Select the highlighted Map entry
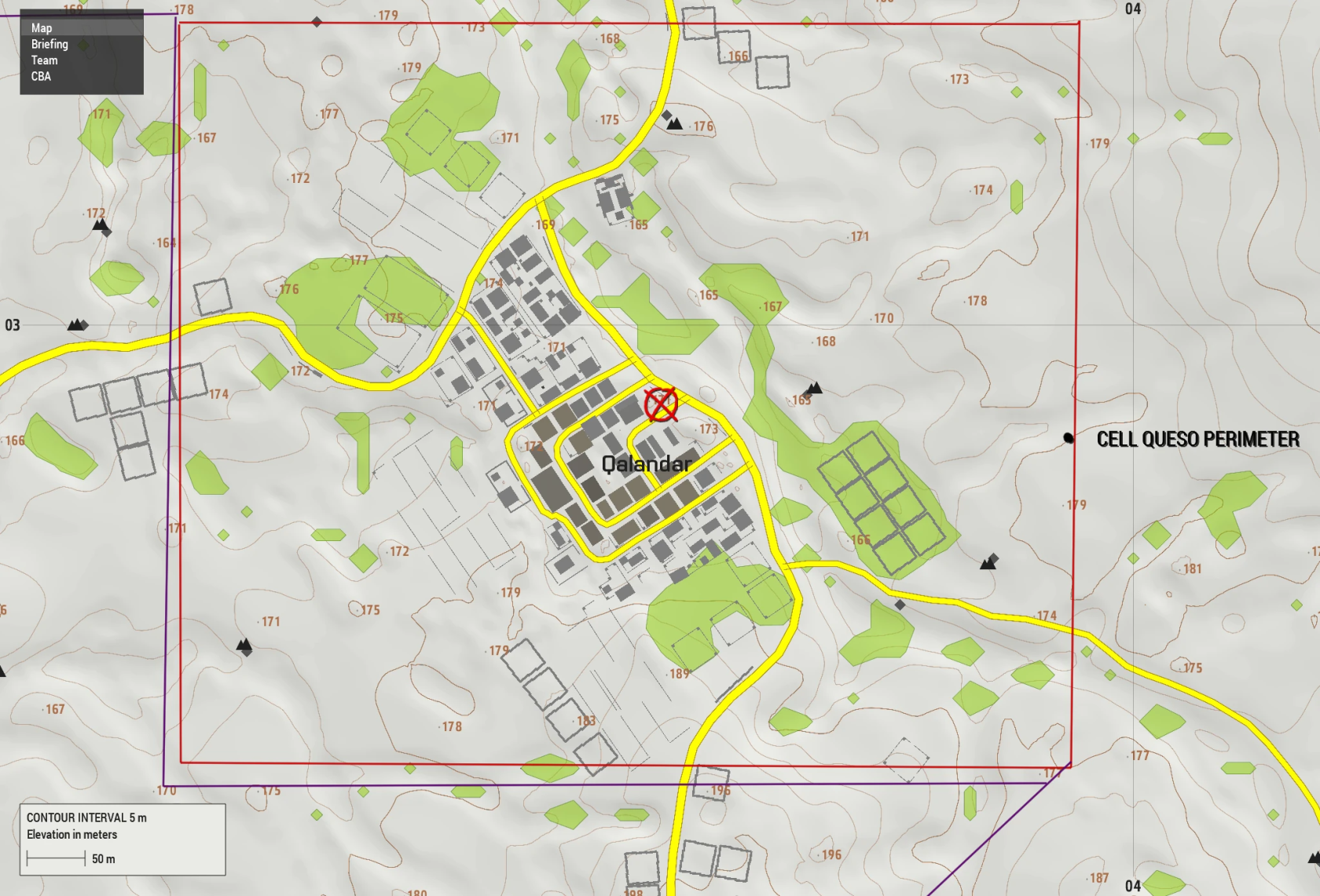Screen dimensions: 1320x896 pos(39,27)
